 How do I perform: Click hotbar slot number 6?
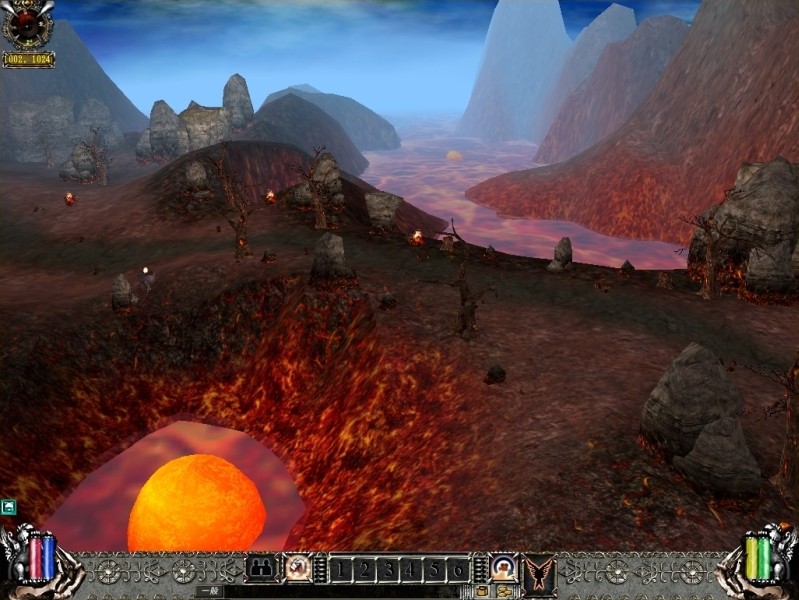[x=458, y=570]
